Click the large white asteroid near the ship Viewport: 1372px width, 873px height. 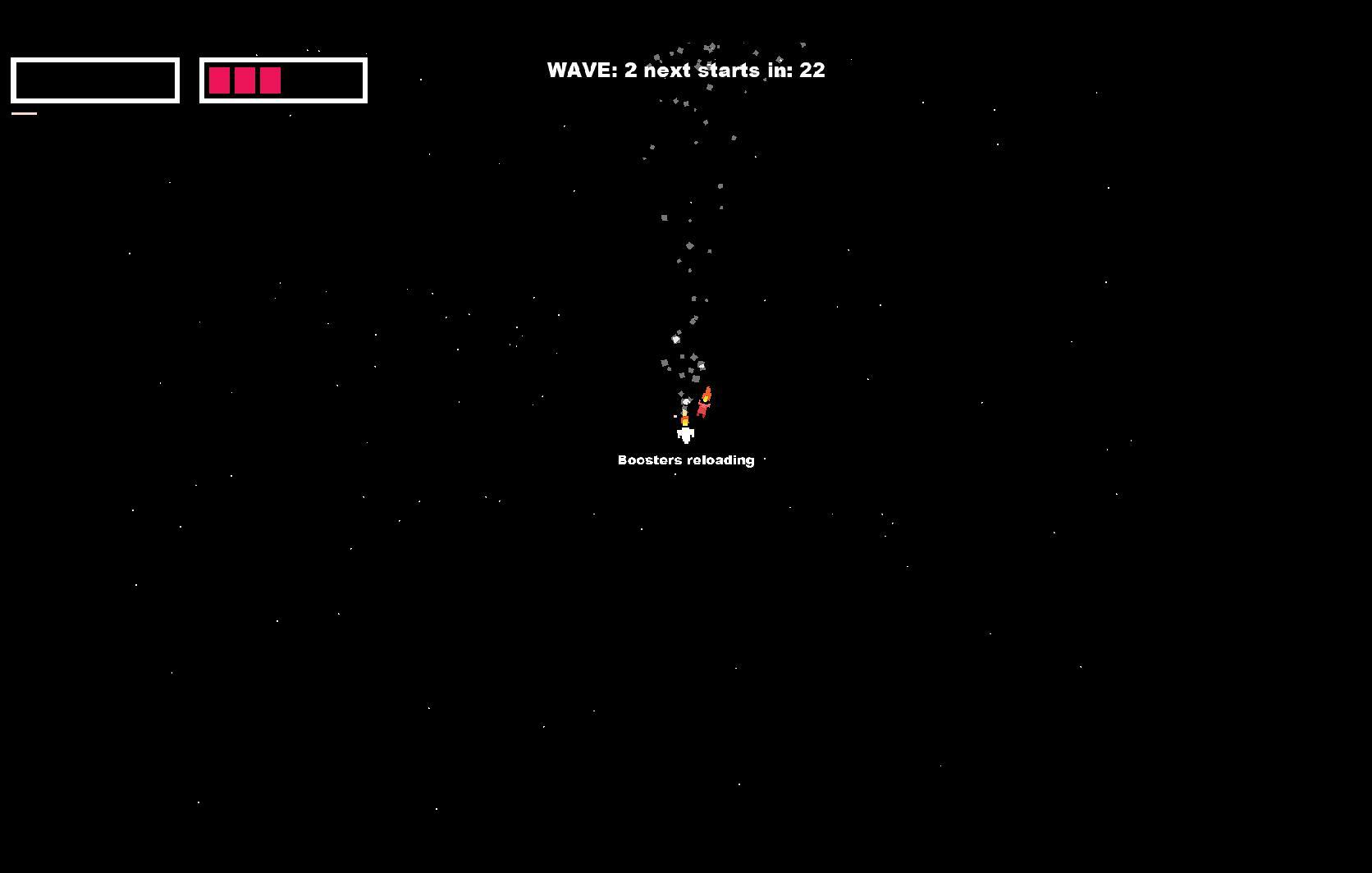[686, 401]
